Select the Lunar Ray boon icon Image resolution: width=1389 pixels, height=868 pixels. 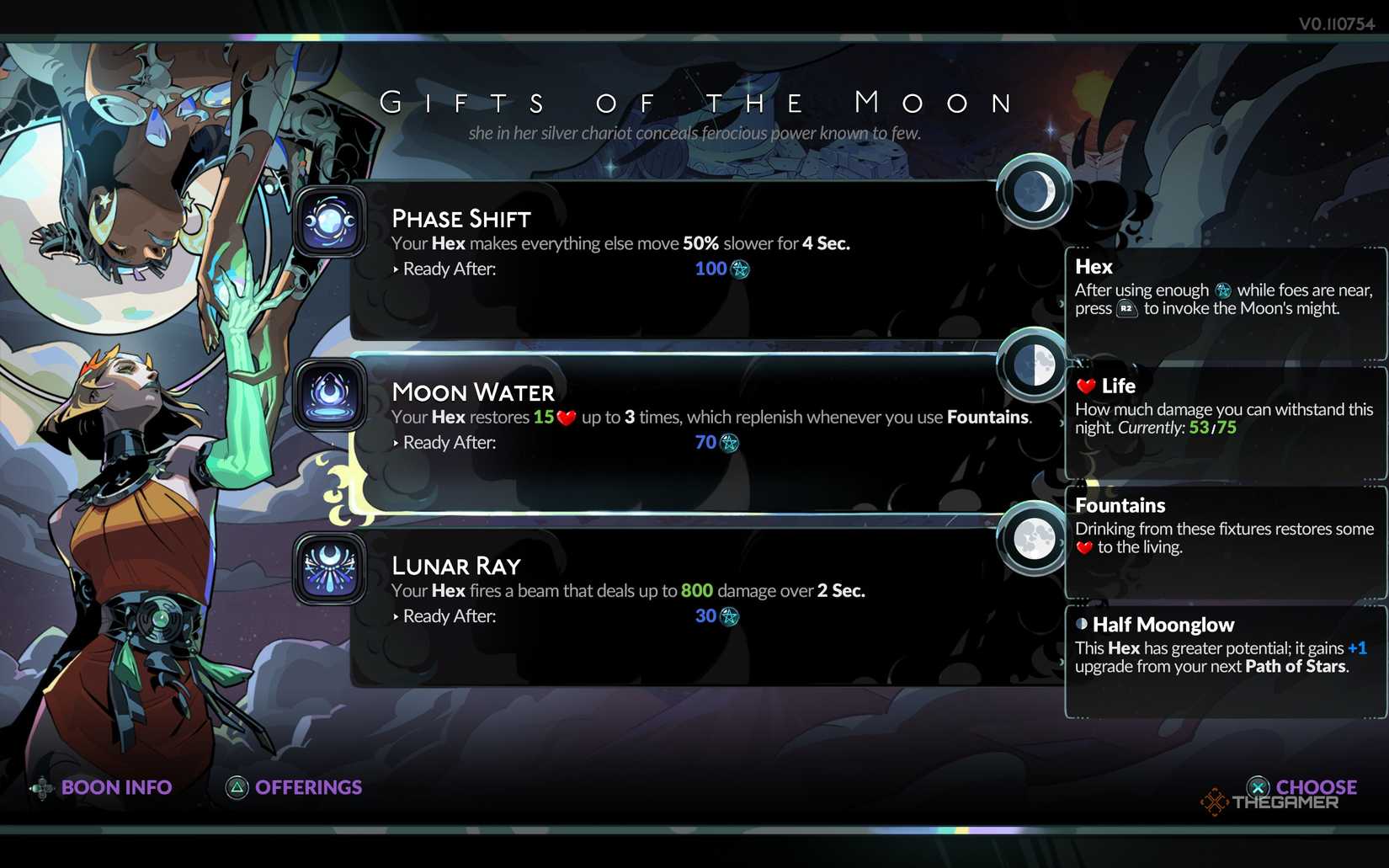pyautogui.click(x=328, y=568)
